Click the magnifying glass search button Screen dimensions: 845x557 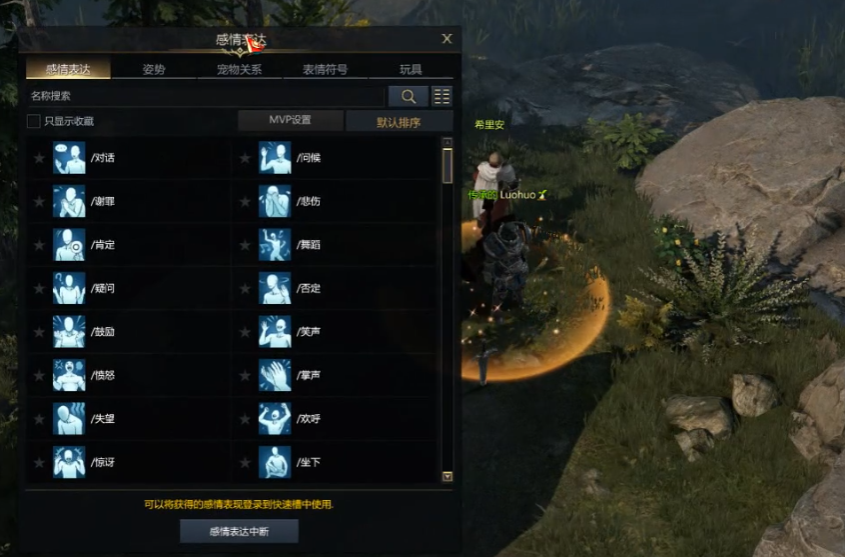click(x=408, y=96)
